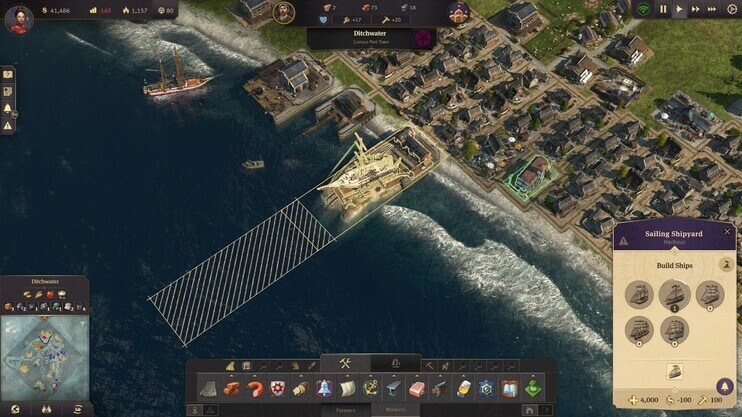
Task: Set game to normal play speed
Action: coord(679,9)
